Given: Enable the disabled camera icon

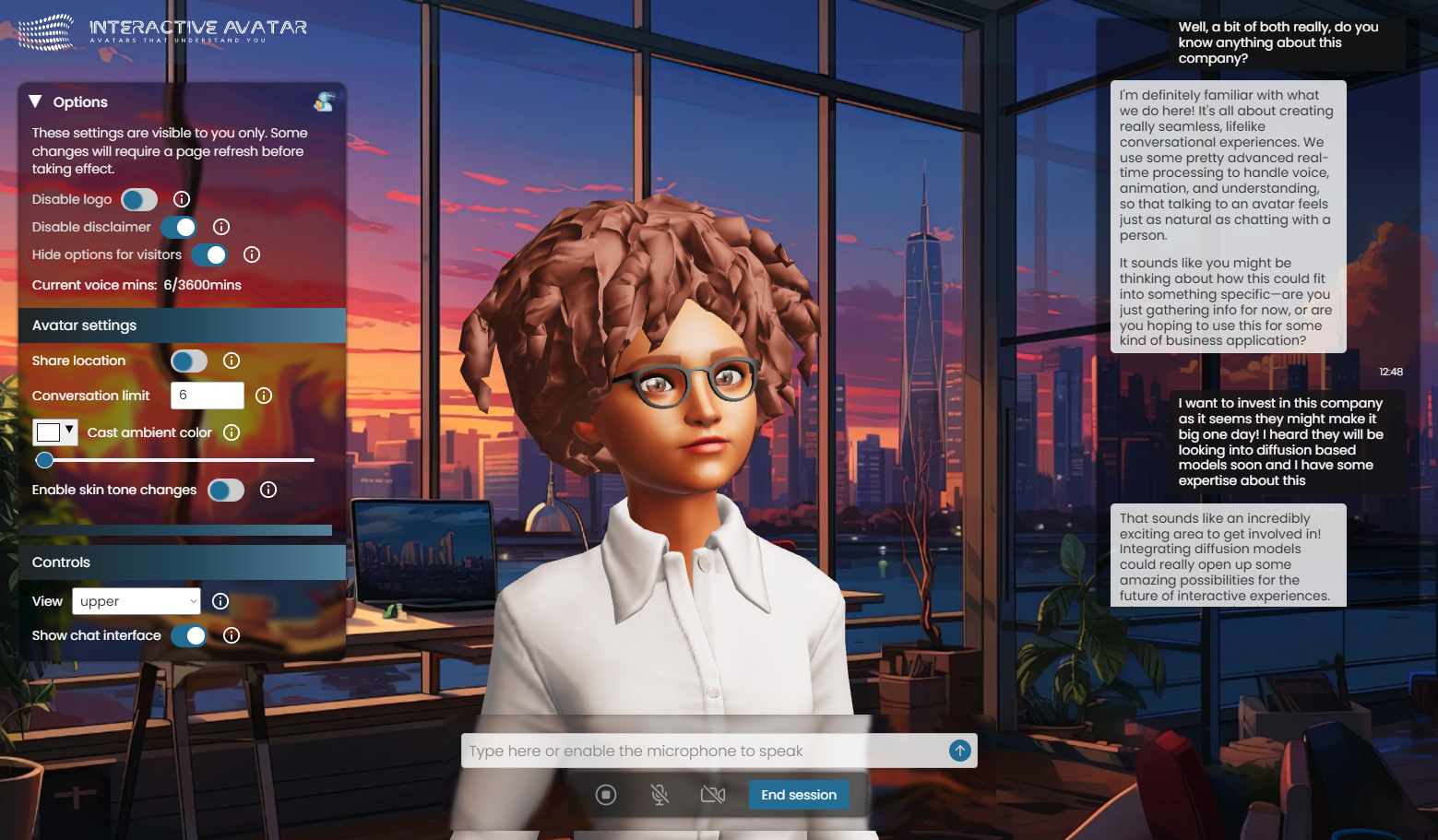Looking at the screenshot, I should [712, 794].
